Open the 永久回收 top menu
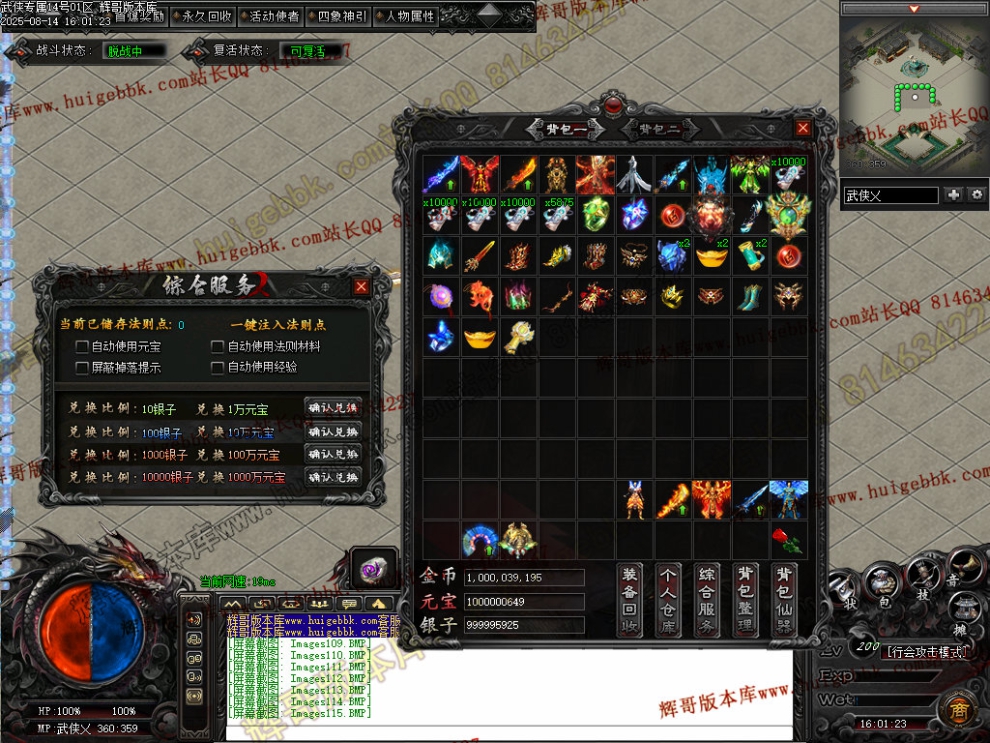 tap(205, 16)
